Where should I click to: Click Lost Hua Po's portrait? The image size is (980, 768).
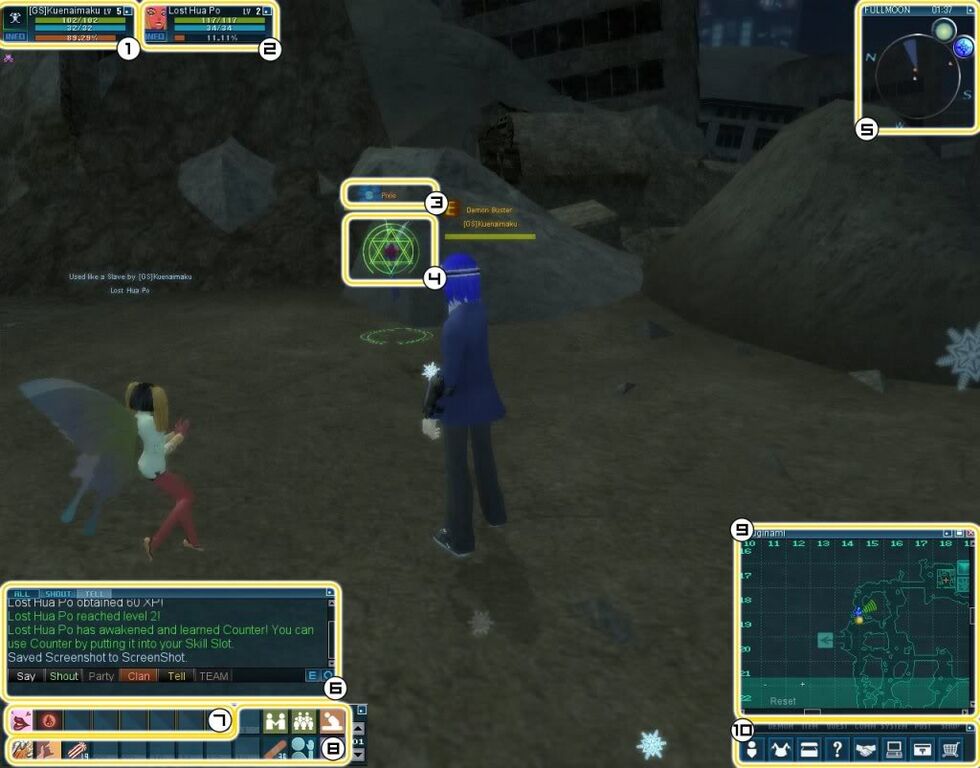coord(156,17)
